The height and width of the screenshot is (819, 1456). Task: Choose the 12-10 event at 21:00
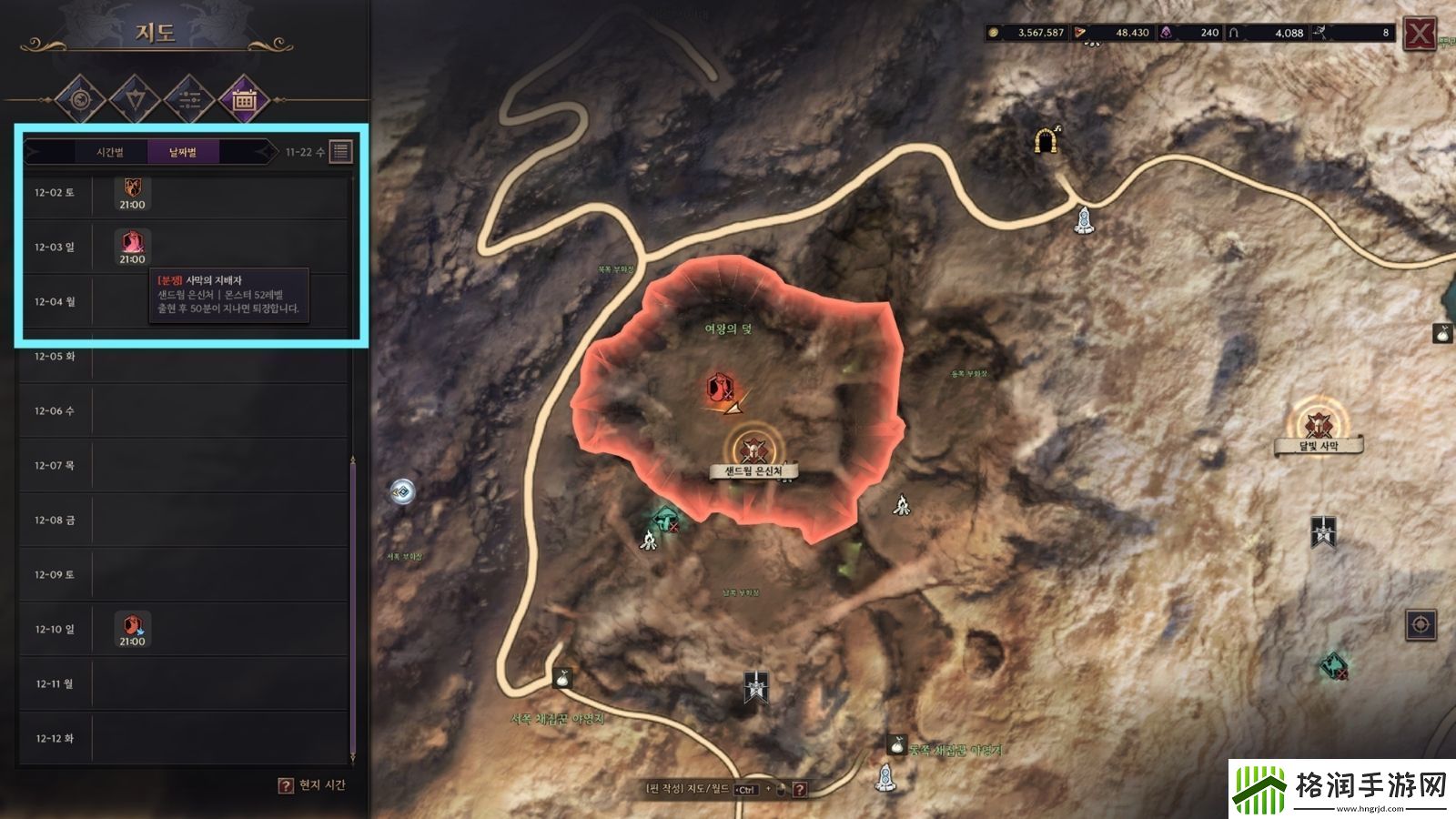[132, 629]
